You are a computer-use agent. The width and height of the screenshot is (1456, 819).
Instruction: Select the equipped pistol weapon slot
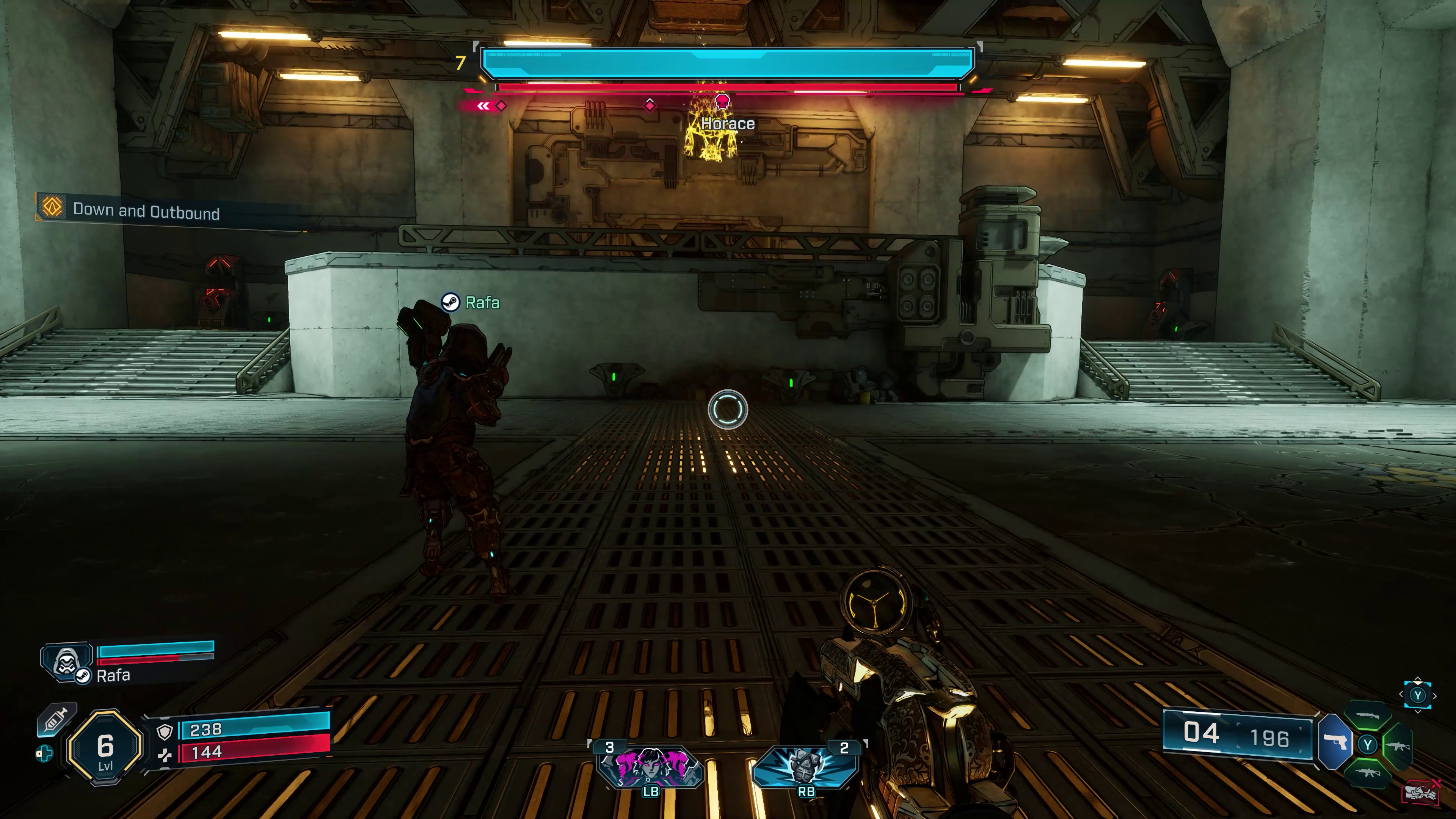click(x=1335, y=742)
